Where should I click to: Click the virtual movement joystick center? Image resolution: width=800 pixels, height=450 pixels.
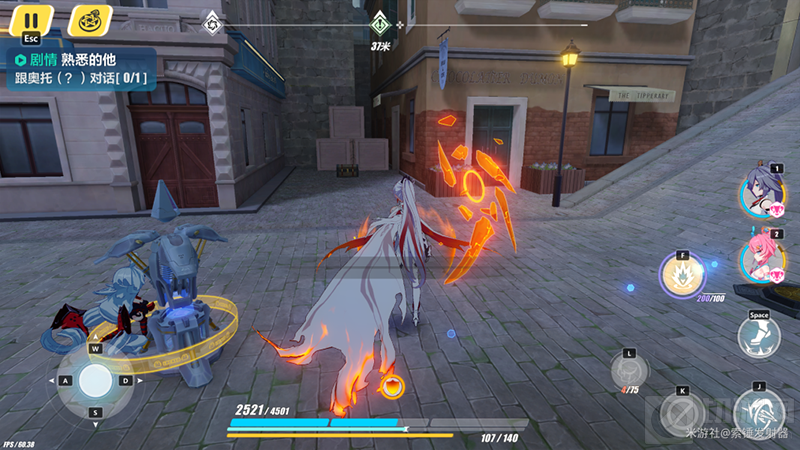coord(96,380)
